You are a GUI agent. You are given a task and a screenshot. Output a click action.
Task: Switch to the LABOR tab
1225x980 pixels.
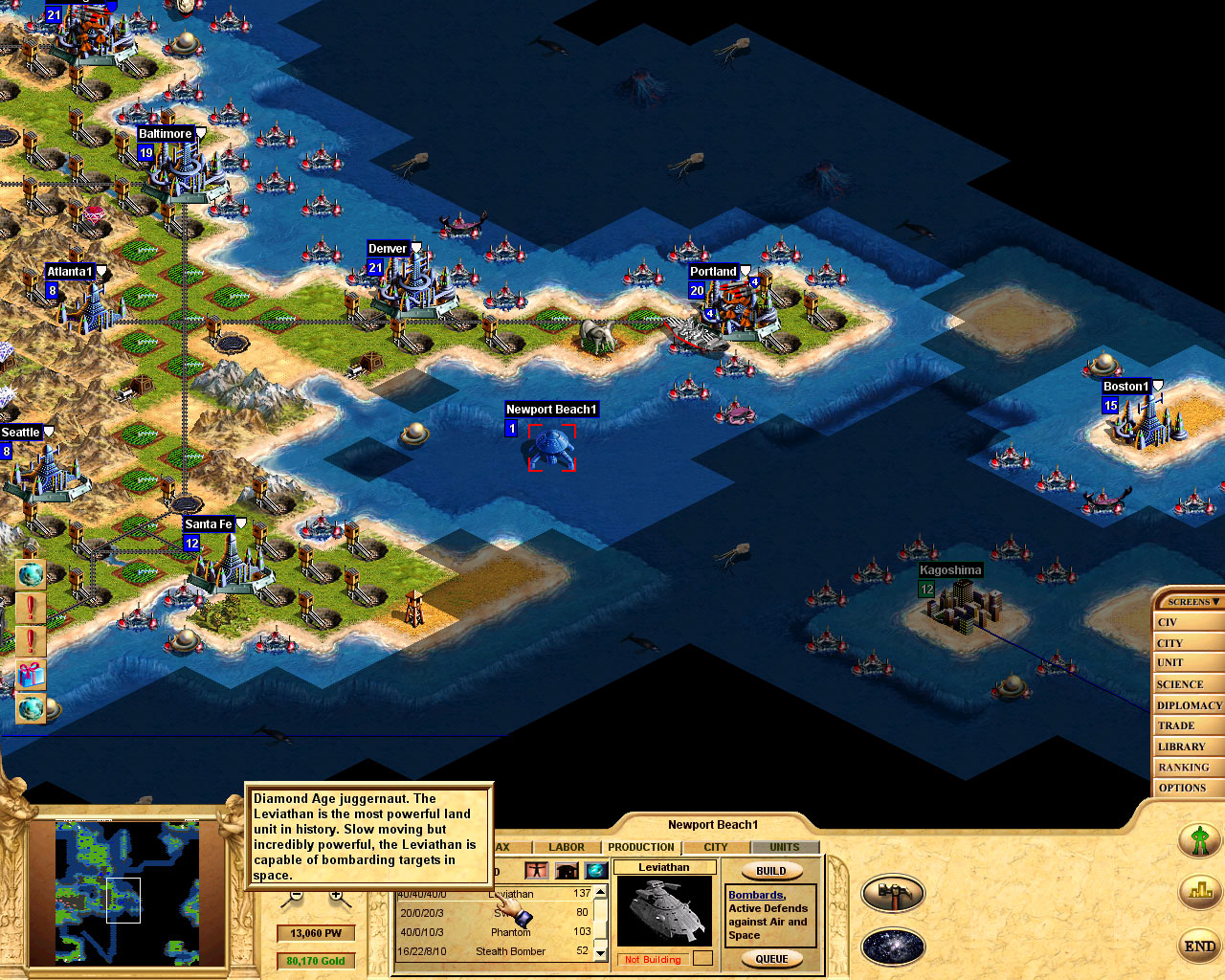566,847
